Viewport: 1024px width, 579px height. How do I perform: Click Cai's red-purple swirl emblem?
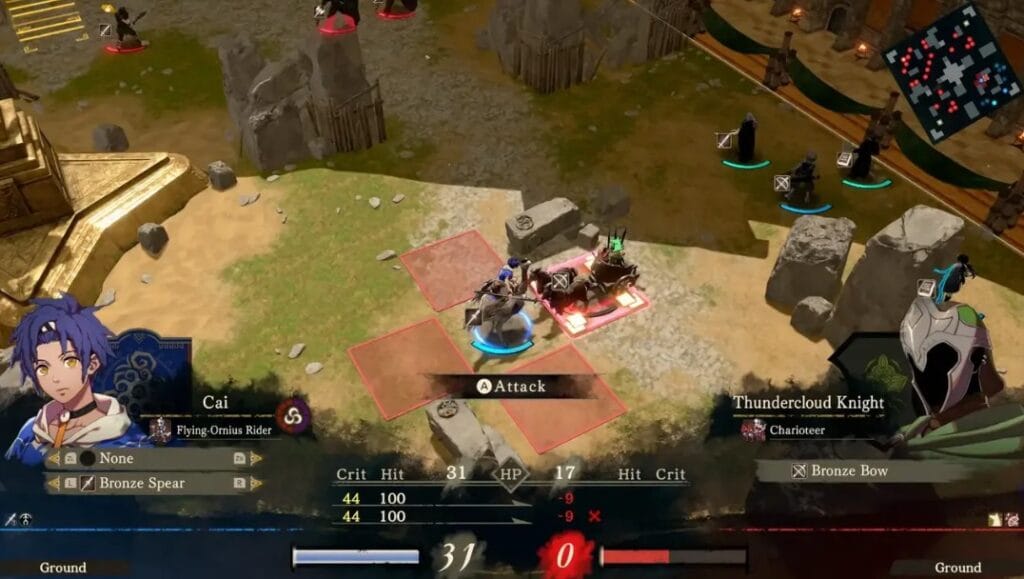click(294, 415)
